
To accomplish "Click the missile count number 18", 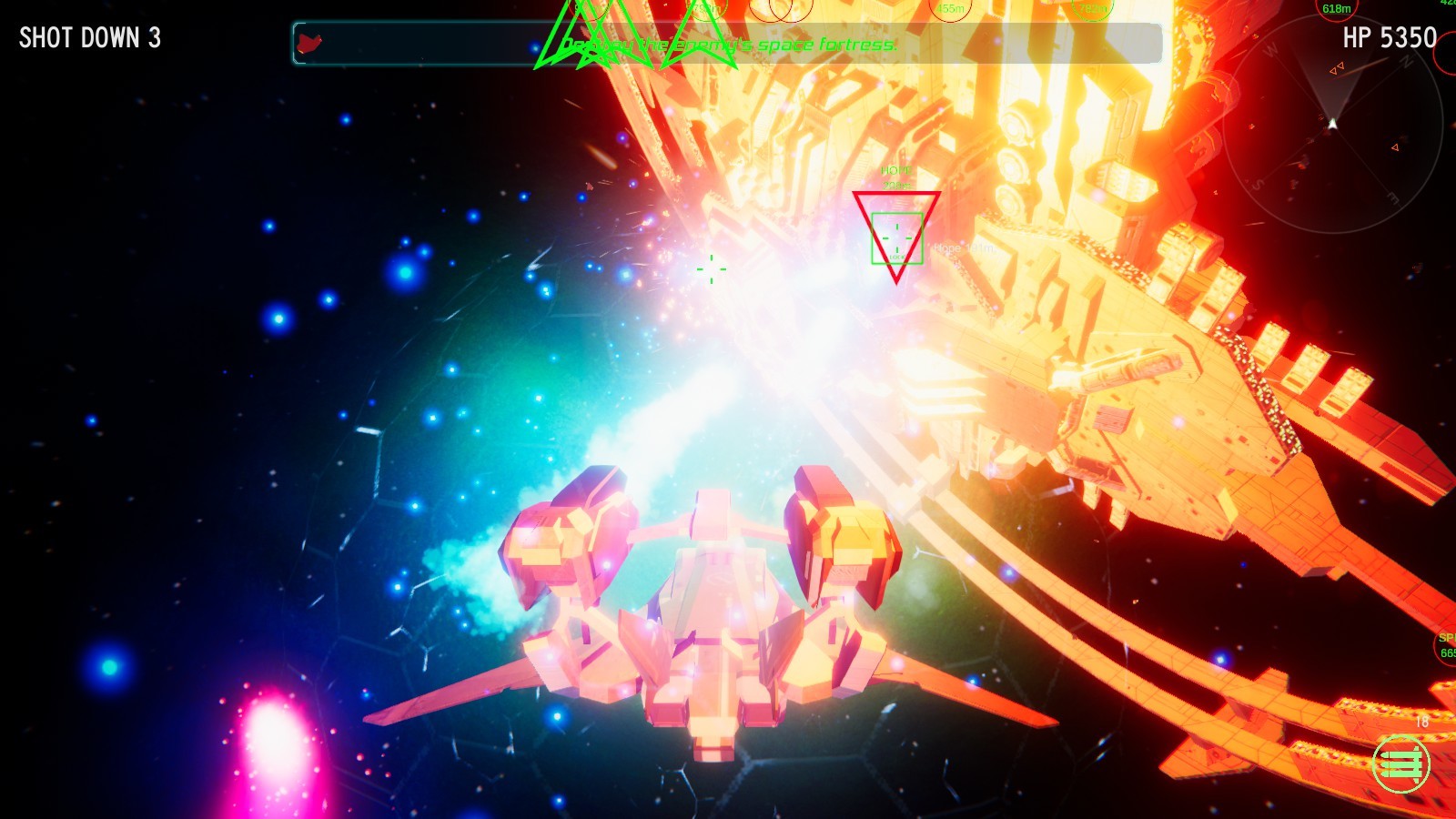I will (x=1422, y=720).
